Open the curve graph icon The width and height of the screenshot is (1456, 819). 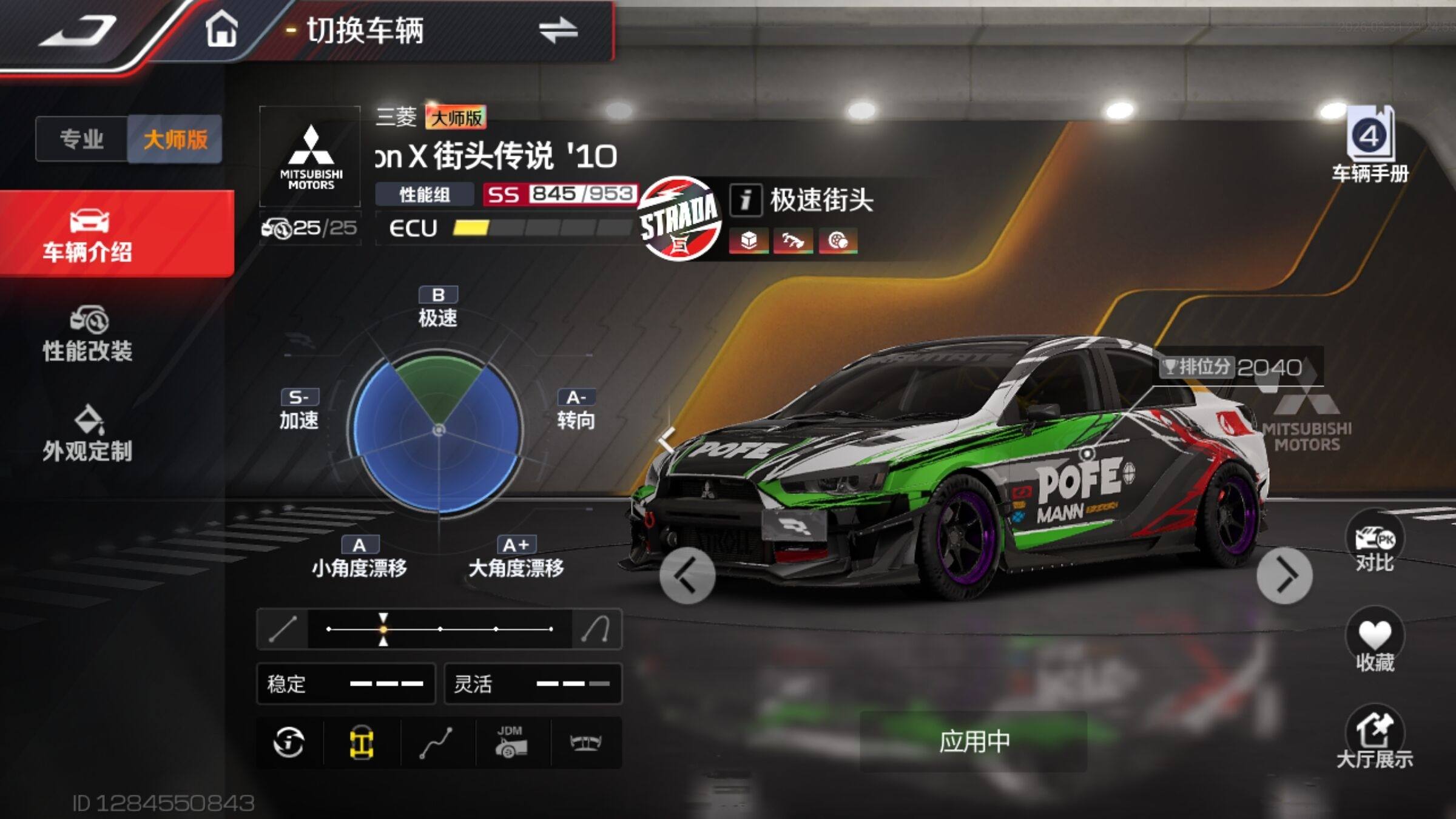coord(436,743)
